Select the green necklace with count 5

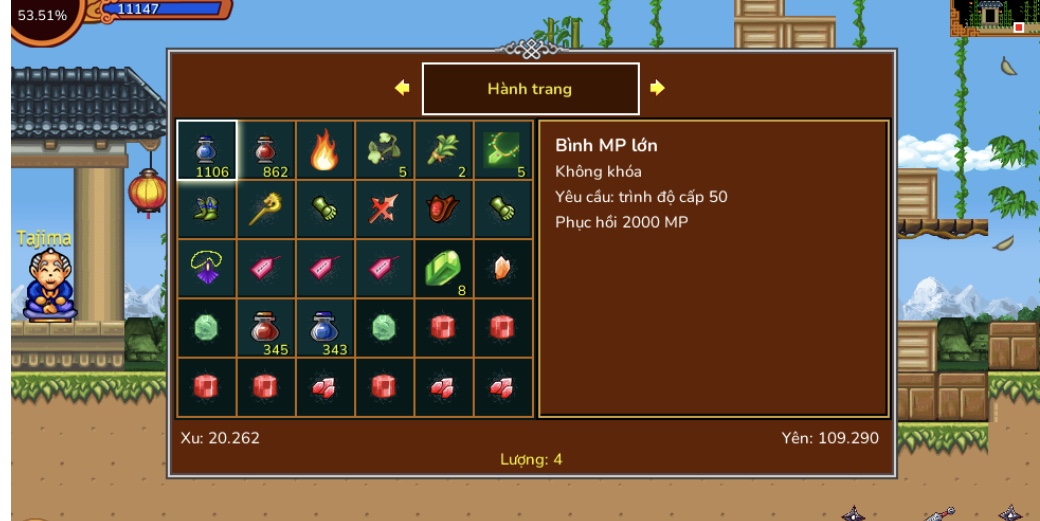pyautogui.click(x=503, y=151)
